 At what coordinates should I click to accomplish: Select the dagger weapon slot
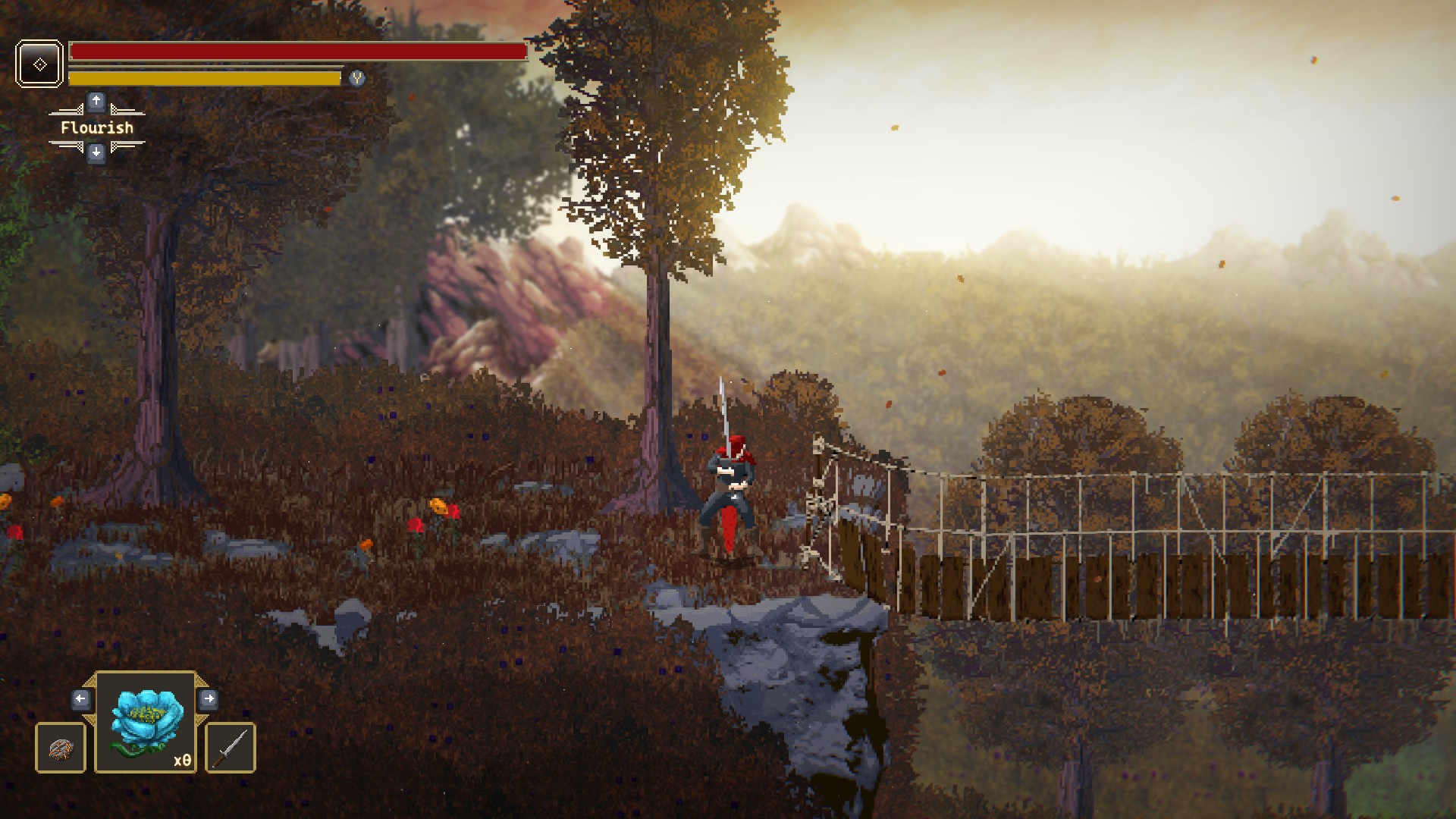(x=231, y=748)
